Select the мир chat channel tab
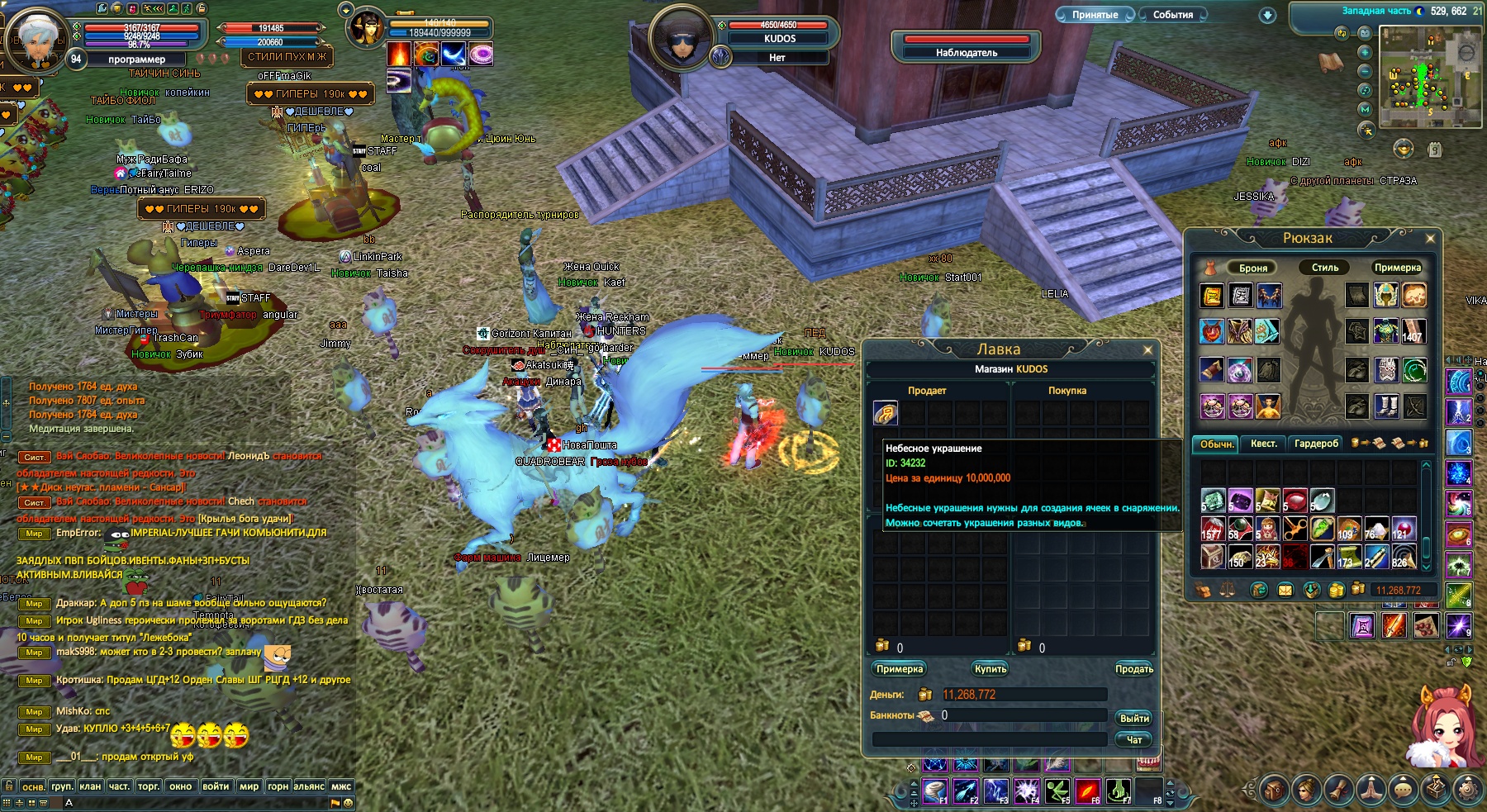 (249, 786)
